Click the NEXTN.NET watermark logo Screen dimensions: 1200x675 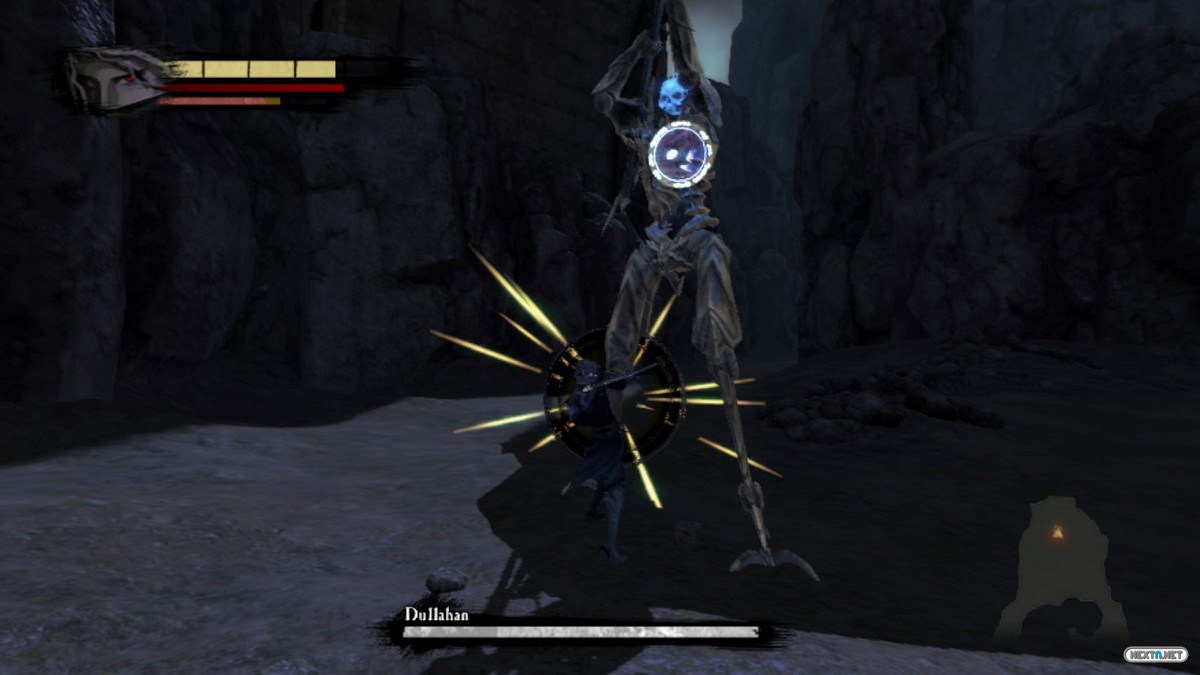(x=1155, y=655)
